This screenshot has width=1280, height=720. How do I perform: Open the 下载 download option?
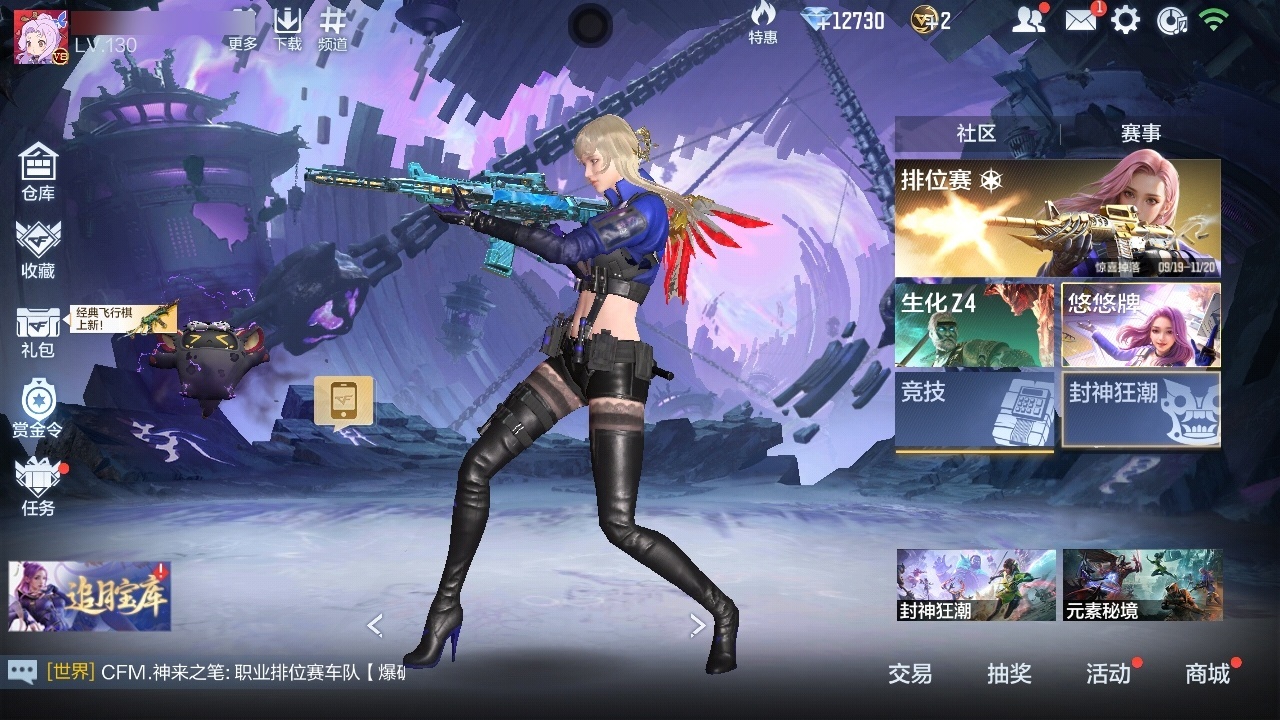288,28
